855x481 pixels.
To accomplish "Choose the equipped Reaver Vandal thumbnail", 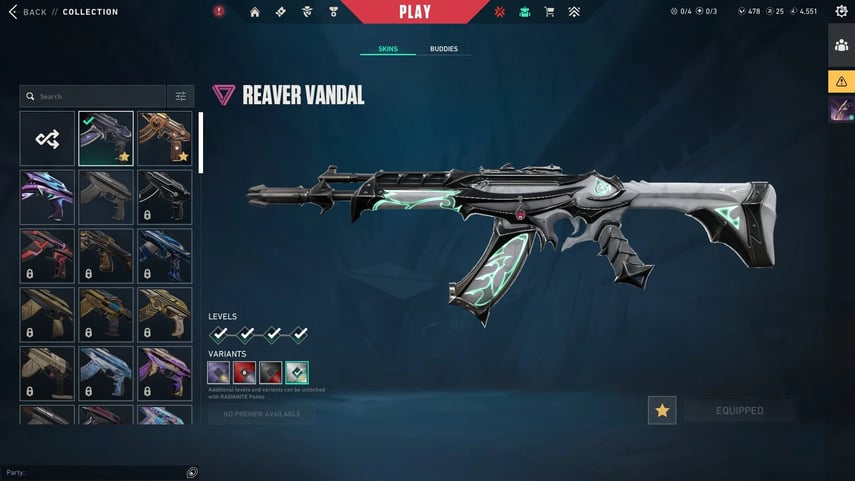I will (106, 138).
